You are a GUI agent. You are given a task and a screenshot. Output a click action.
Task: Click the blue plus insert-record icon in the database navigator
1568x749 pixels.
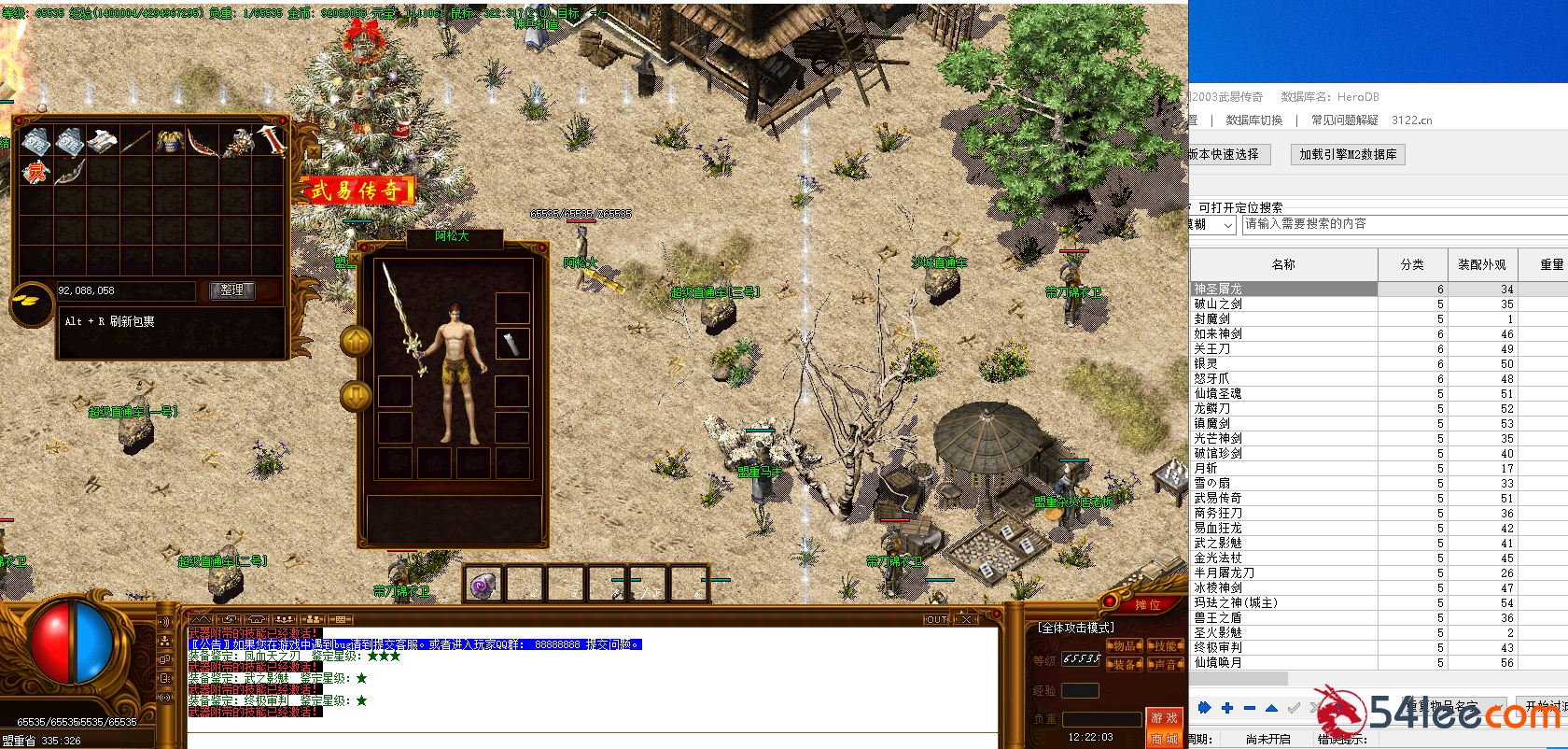[1229, 709]
